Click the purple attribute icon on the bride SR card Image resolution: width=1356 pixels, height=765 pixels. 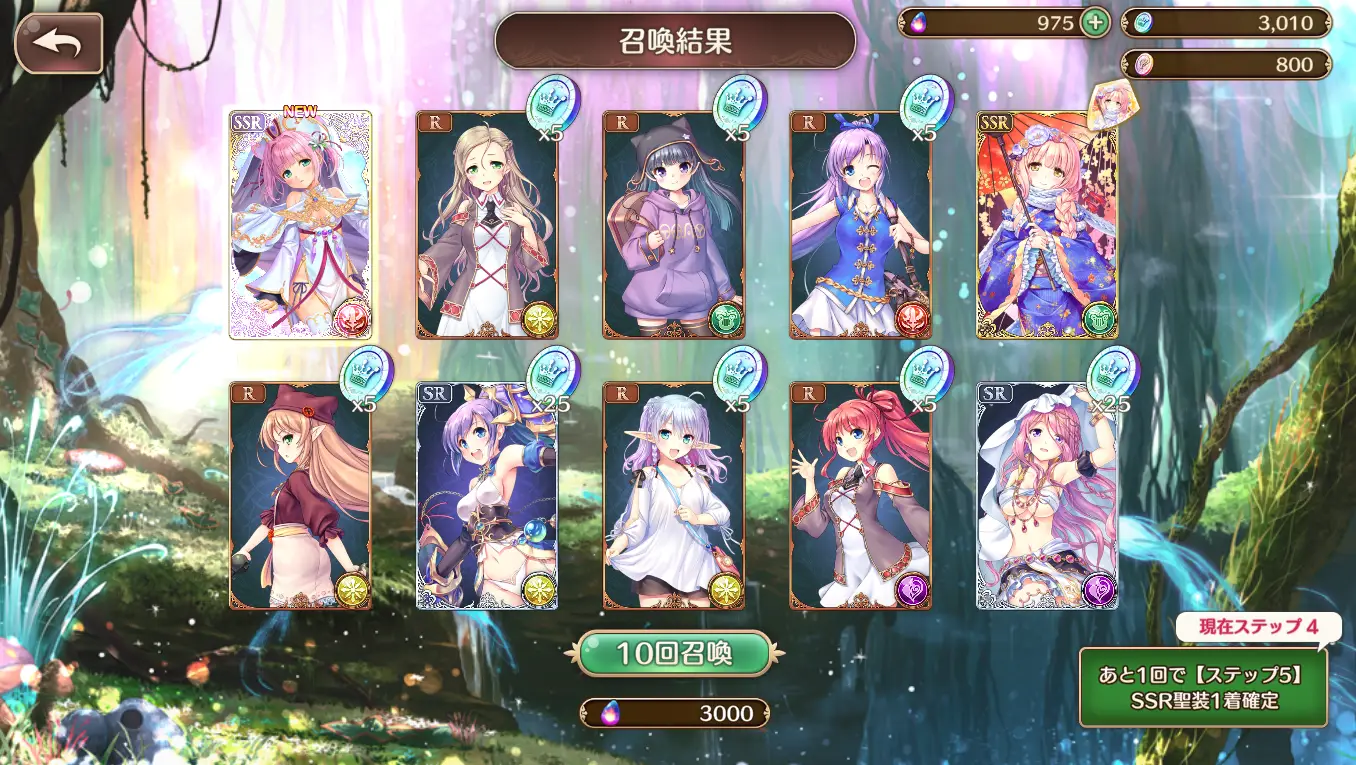(x=1100, y=589)
